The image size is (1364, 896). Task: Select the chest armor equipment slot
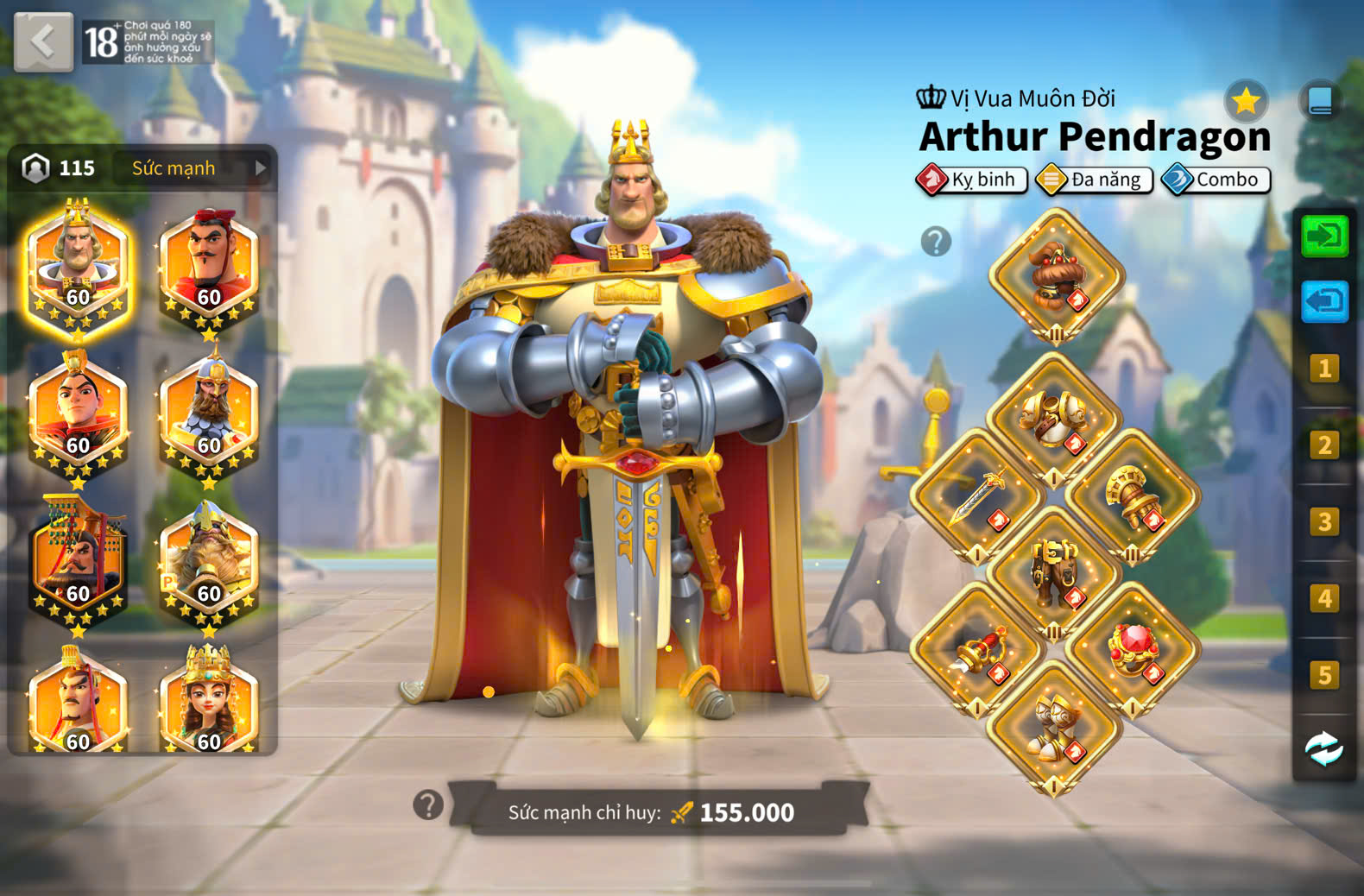[x=1054, y=420]
